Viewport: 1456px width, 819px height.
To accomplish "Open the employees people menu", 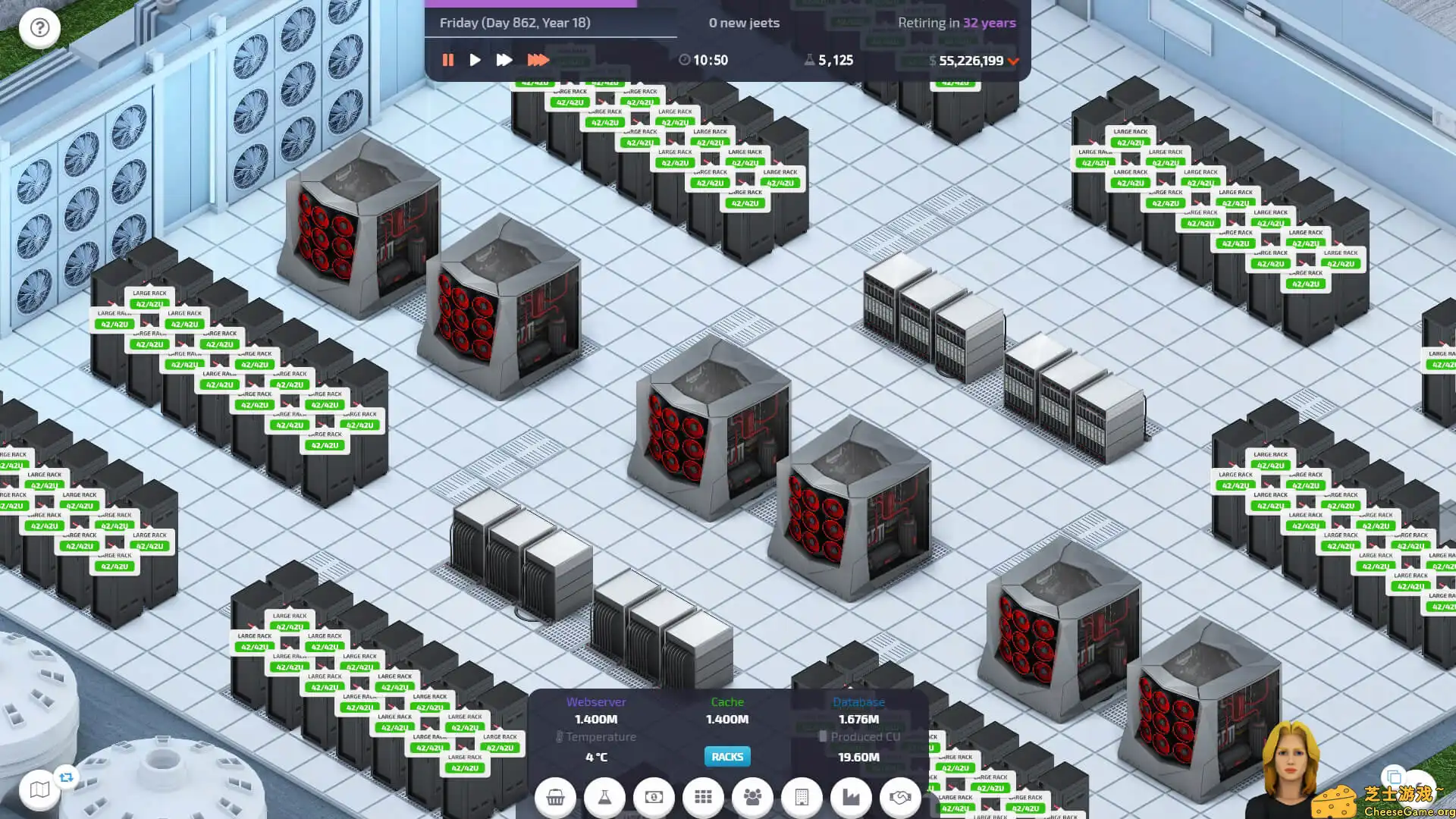I will (752, 797).
